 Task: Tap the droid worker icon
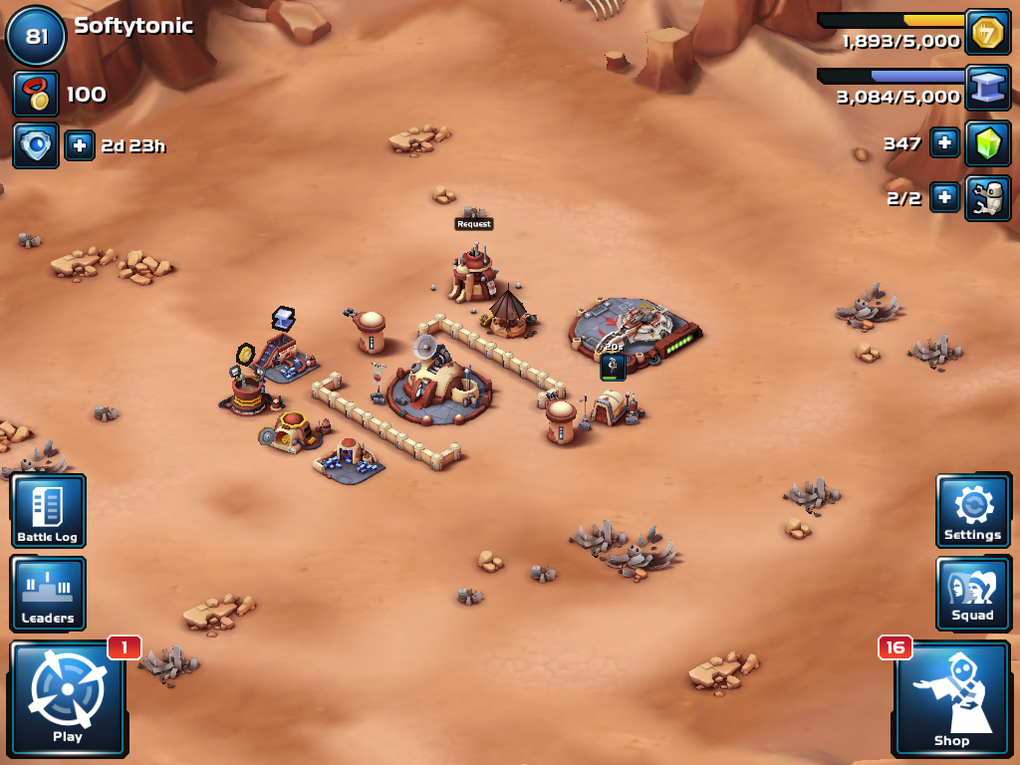tap(987, 197)
